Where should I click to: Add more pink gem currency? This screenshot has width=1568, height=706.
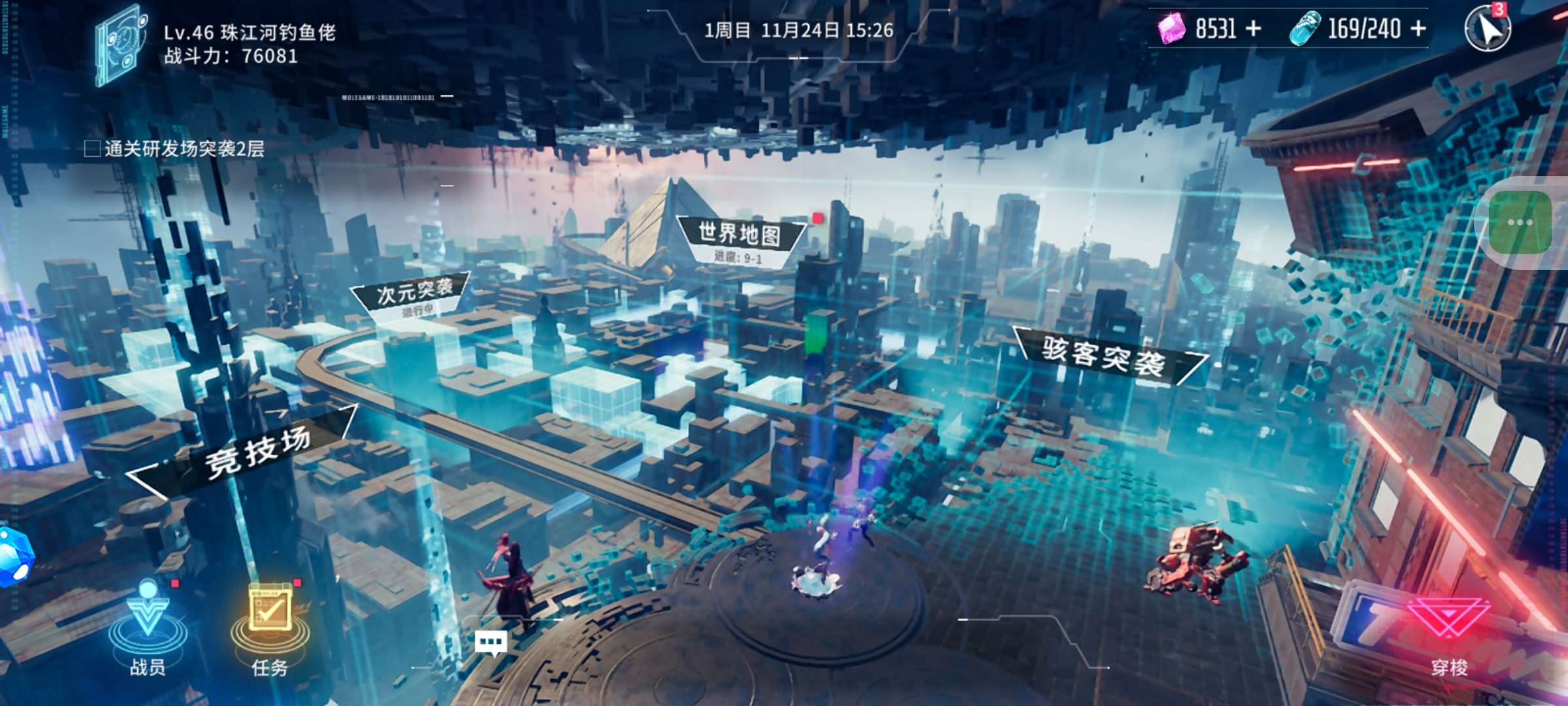1253,29
